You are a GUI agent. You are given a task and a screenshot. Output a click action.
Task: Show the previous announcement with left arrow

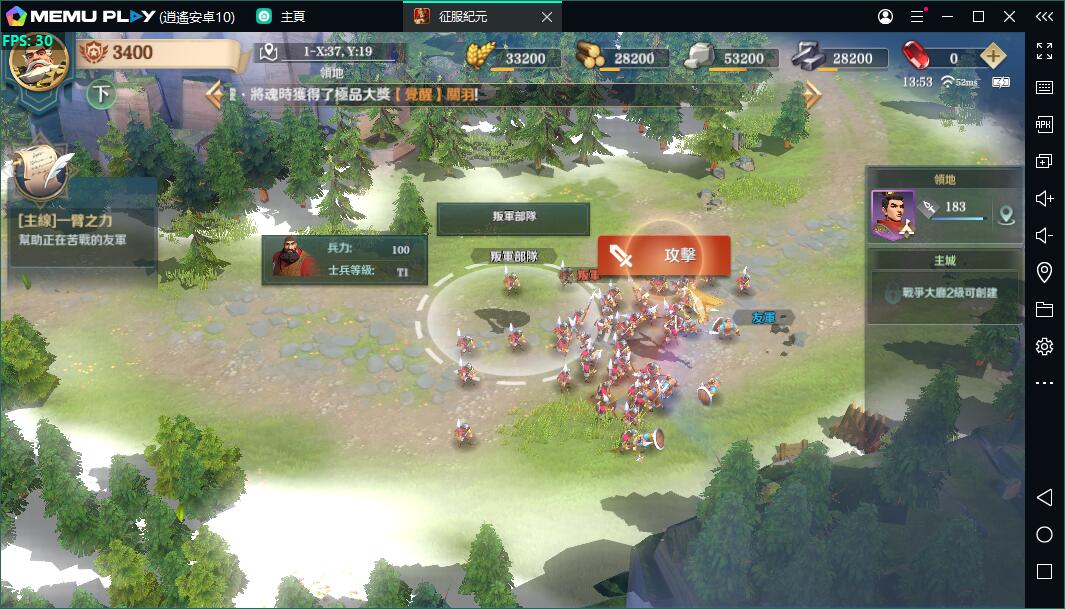[214, 95]
